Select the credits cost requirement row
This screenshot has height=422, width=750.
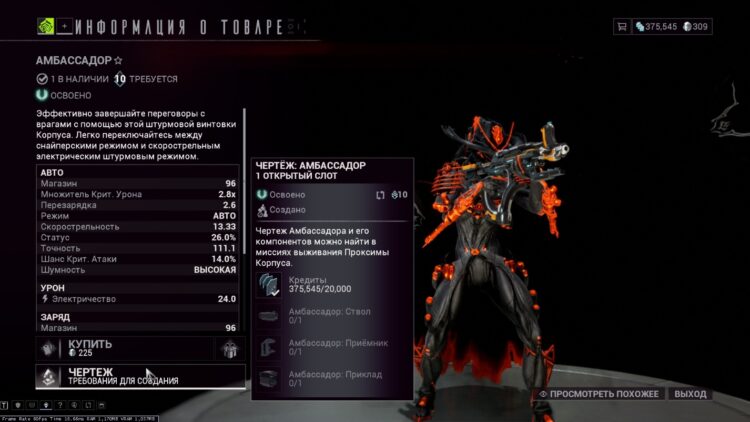330,285
